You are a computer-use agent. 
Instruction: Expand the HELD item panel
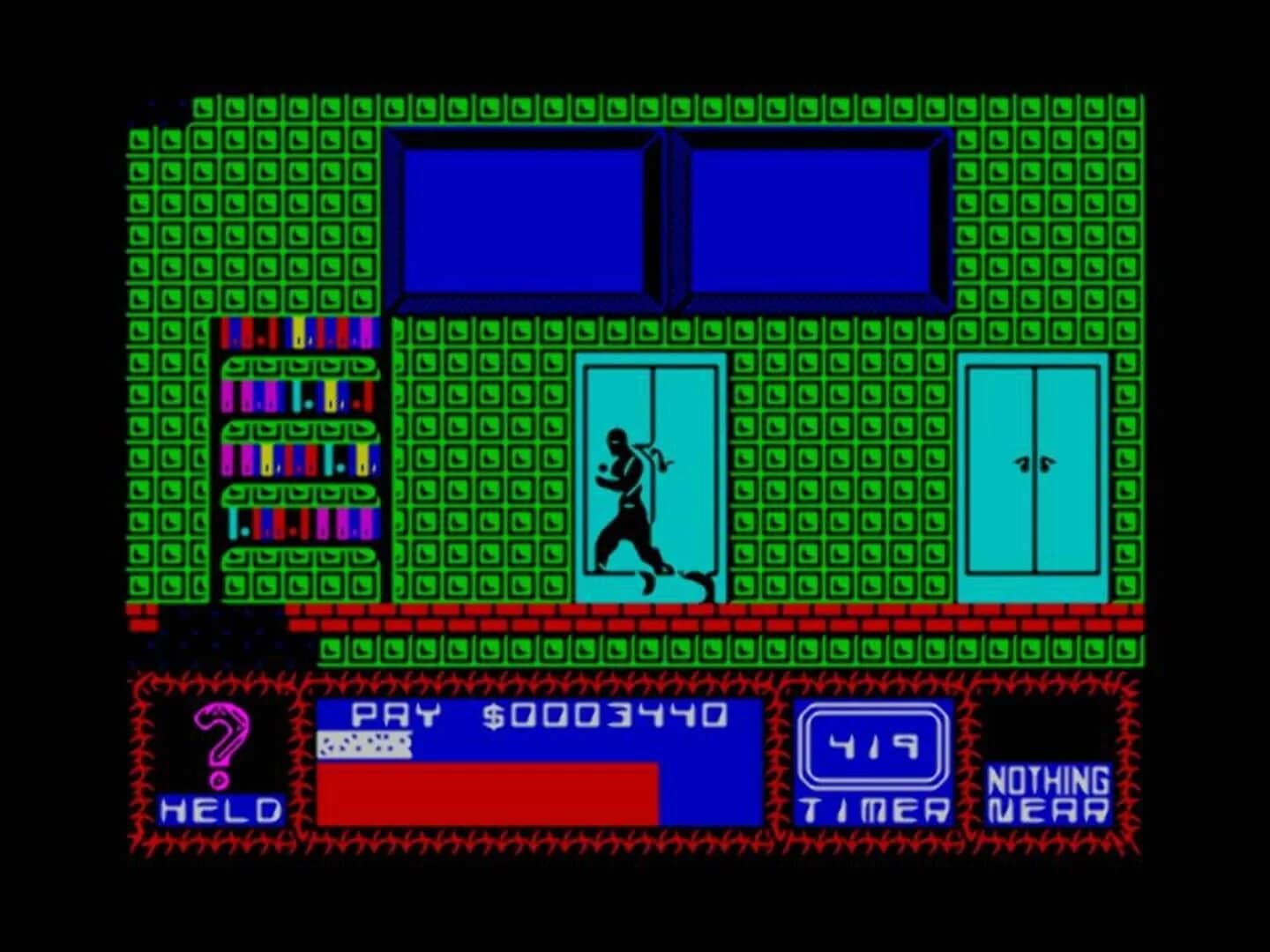[223, 758]
